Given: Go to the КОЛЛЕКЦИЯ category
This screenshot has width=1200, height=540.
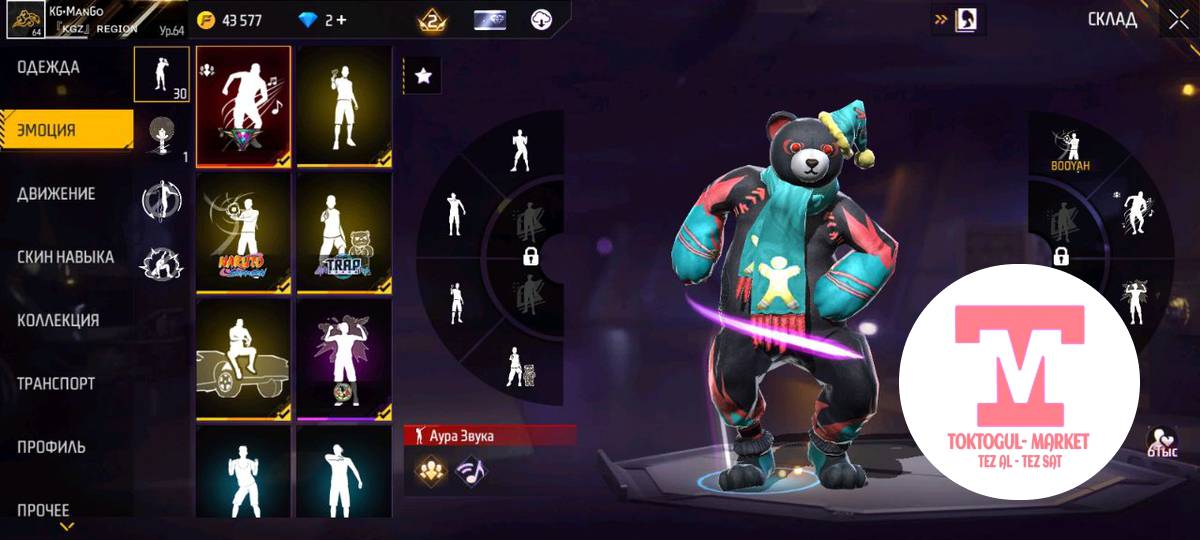Looking at the screenshot, I should pyautogui.click(x=58, y=320).
